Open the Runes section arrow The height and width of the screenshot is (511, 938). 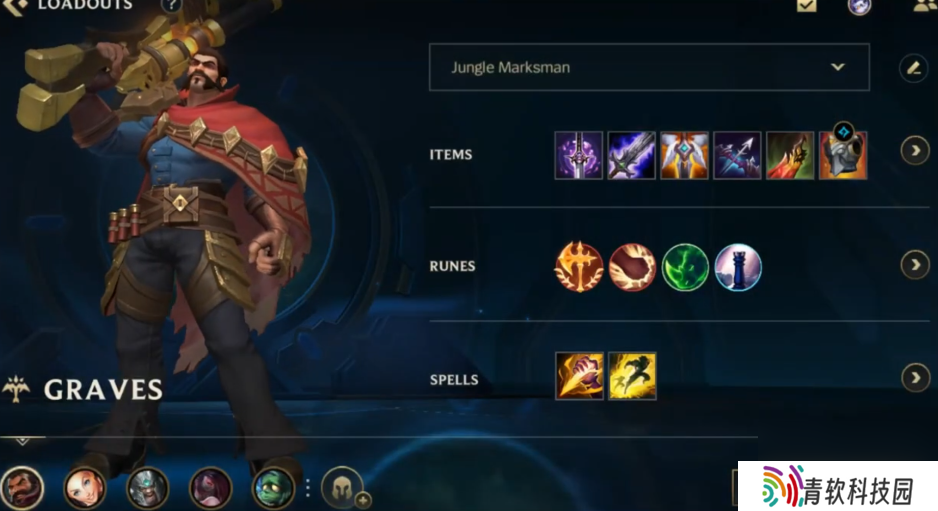coord(914,265)
